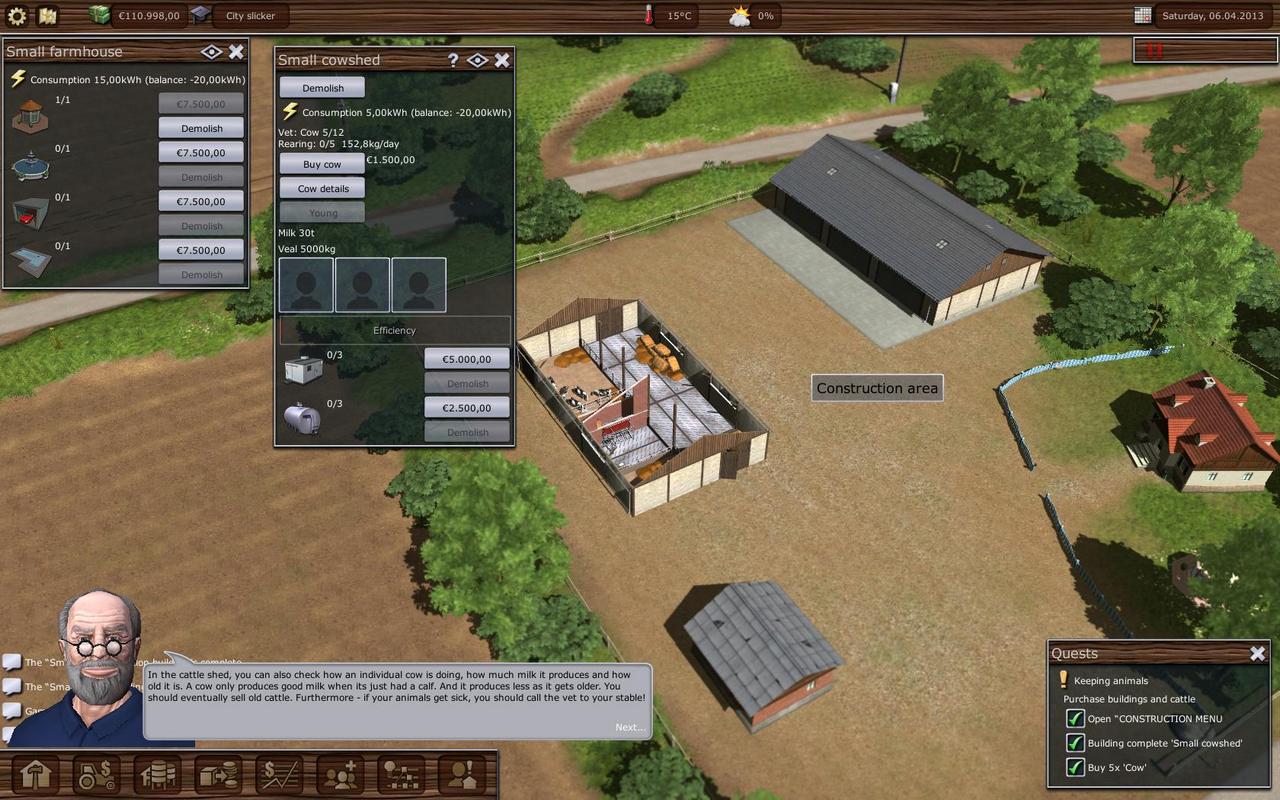Screen dimensions: 1280x800
Task: Open the folded map icon
Action: (47, 15)
